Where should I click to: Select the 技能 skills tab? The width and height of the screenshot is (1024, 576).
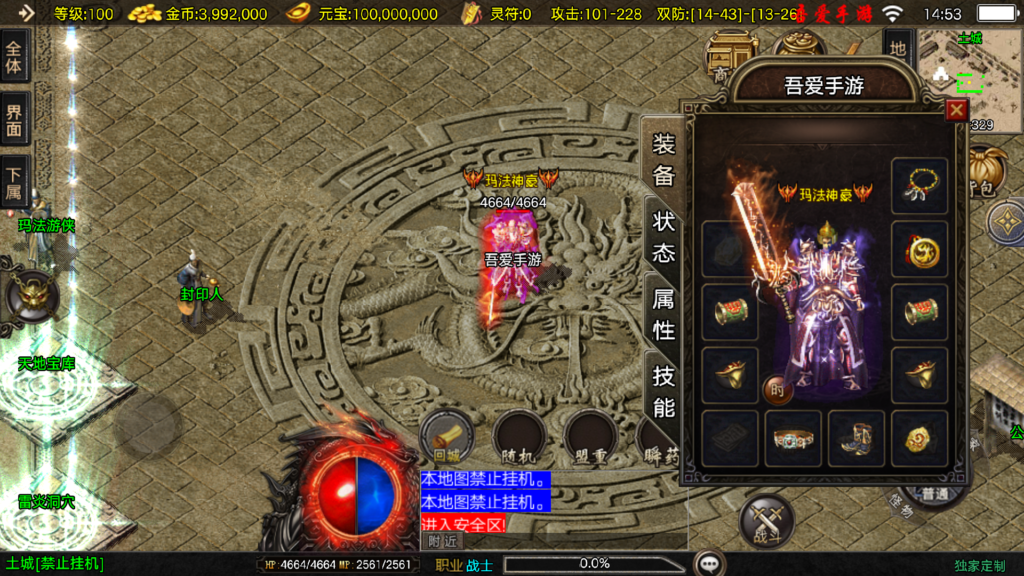point(663,390)
